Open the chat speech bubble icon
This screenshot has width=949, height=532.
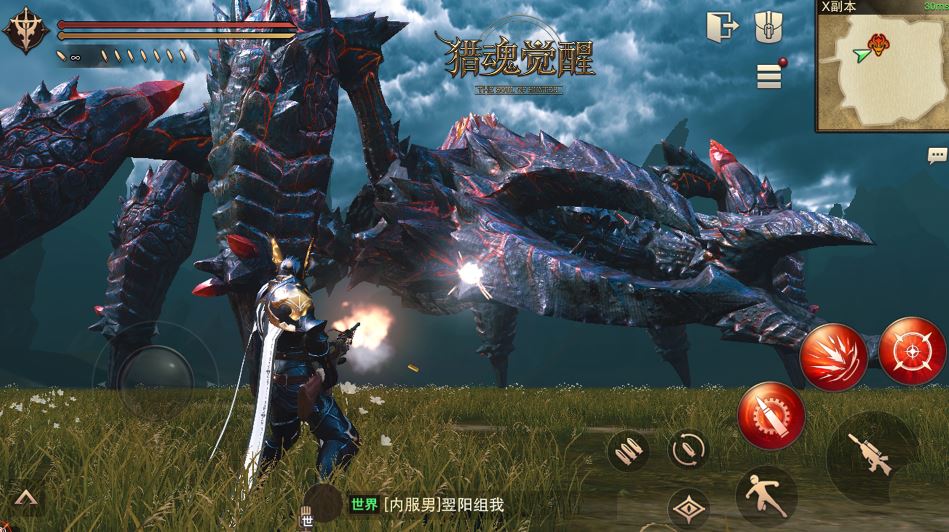click(x=937, y=155)
